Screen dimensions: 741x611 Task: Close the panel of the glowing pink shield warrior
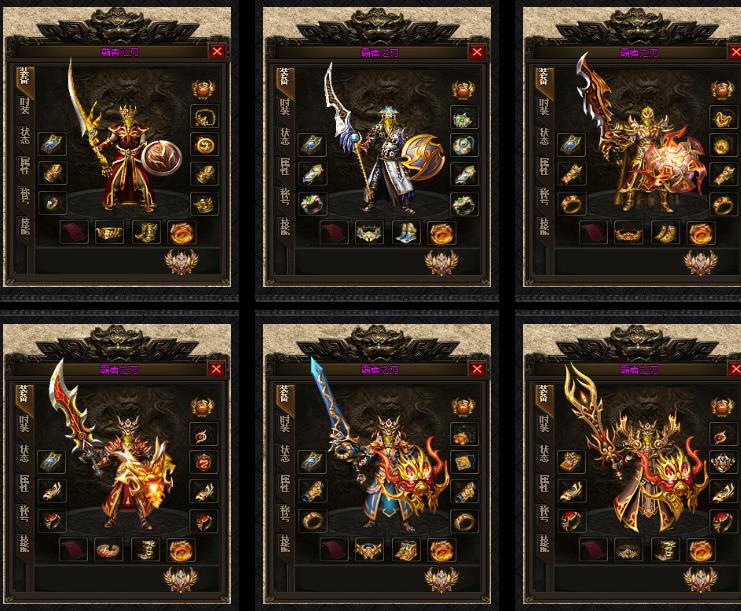735,52
